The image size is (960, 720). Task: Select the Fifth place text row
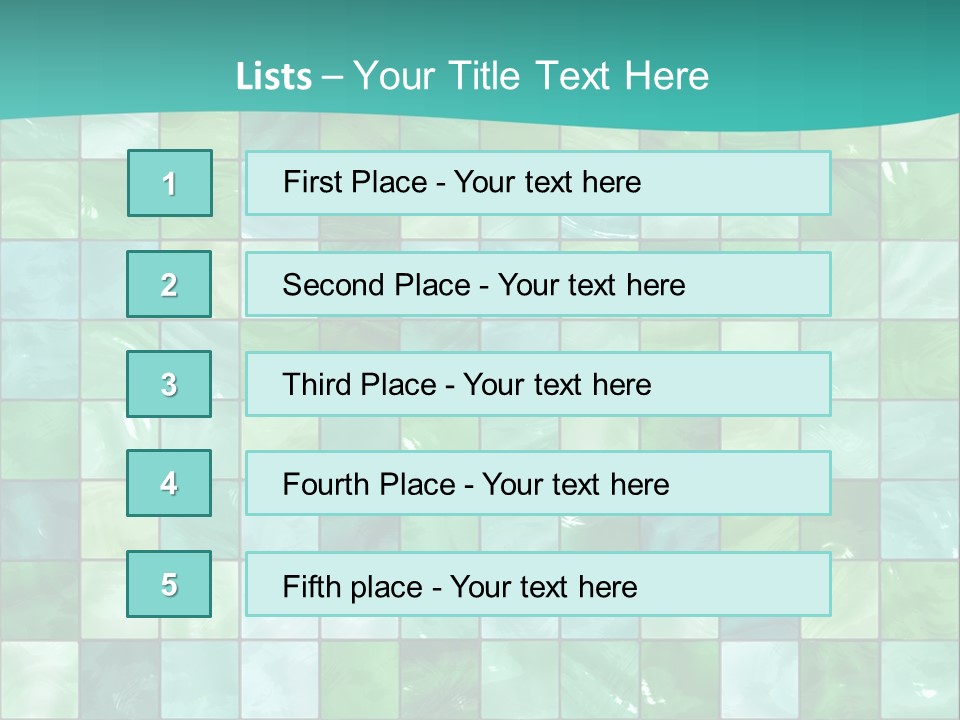(x=538, y=585)
